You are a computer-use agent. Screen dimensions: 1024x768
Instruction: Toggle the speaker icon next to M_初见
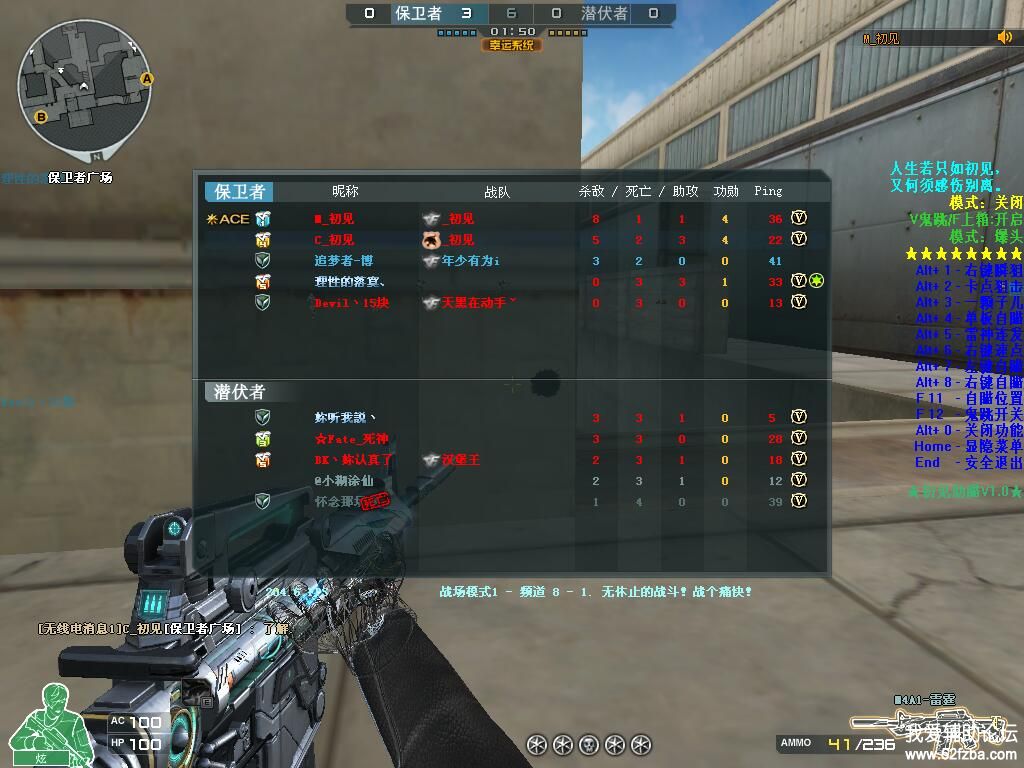(x=1004, y=38)
